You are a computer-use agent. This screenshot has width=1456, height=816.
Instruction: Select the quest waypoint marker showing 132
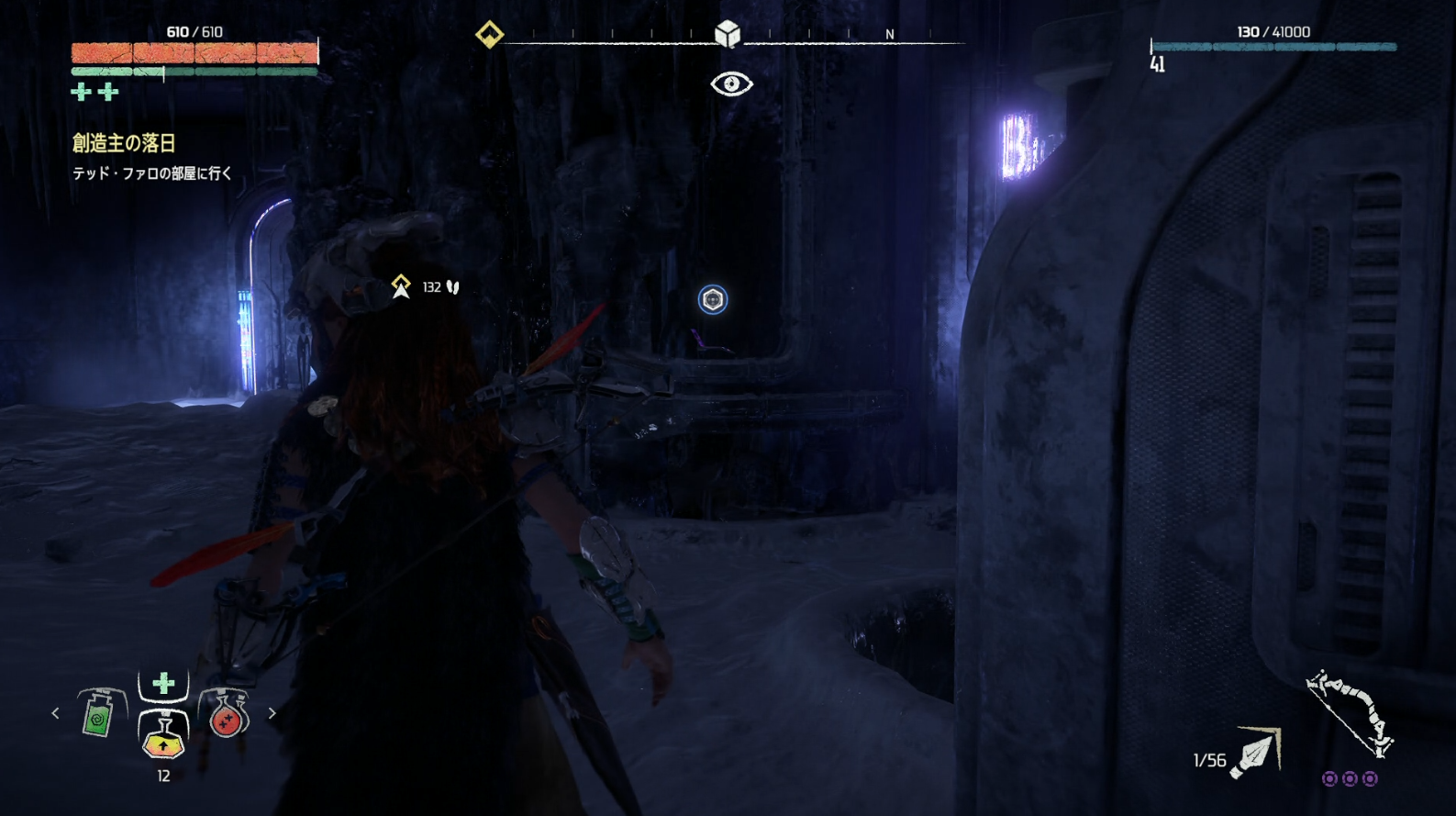pyautogui.click(x=402, y=287)
